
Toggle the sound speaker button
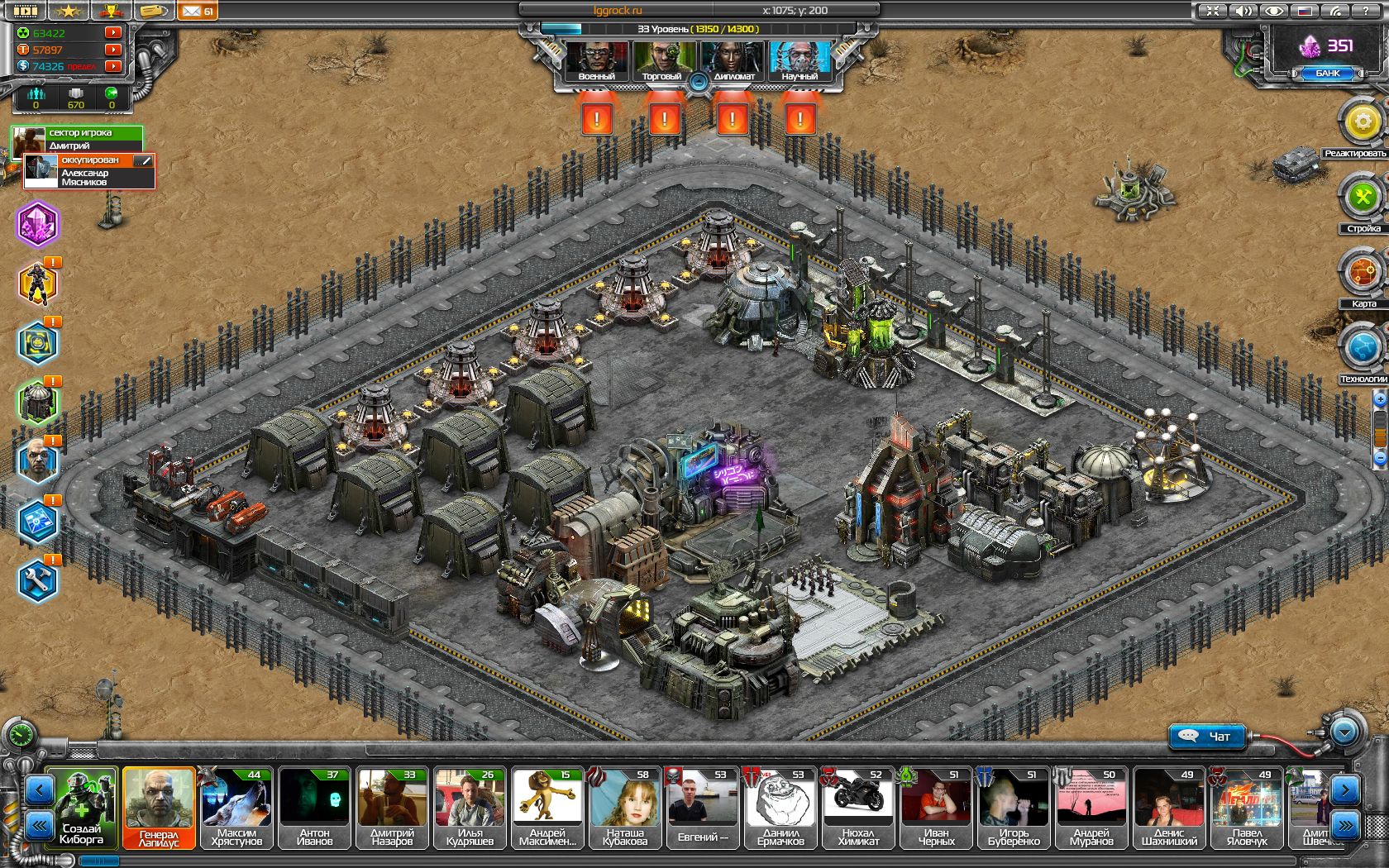[1243, 12]
